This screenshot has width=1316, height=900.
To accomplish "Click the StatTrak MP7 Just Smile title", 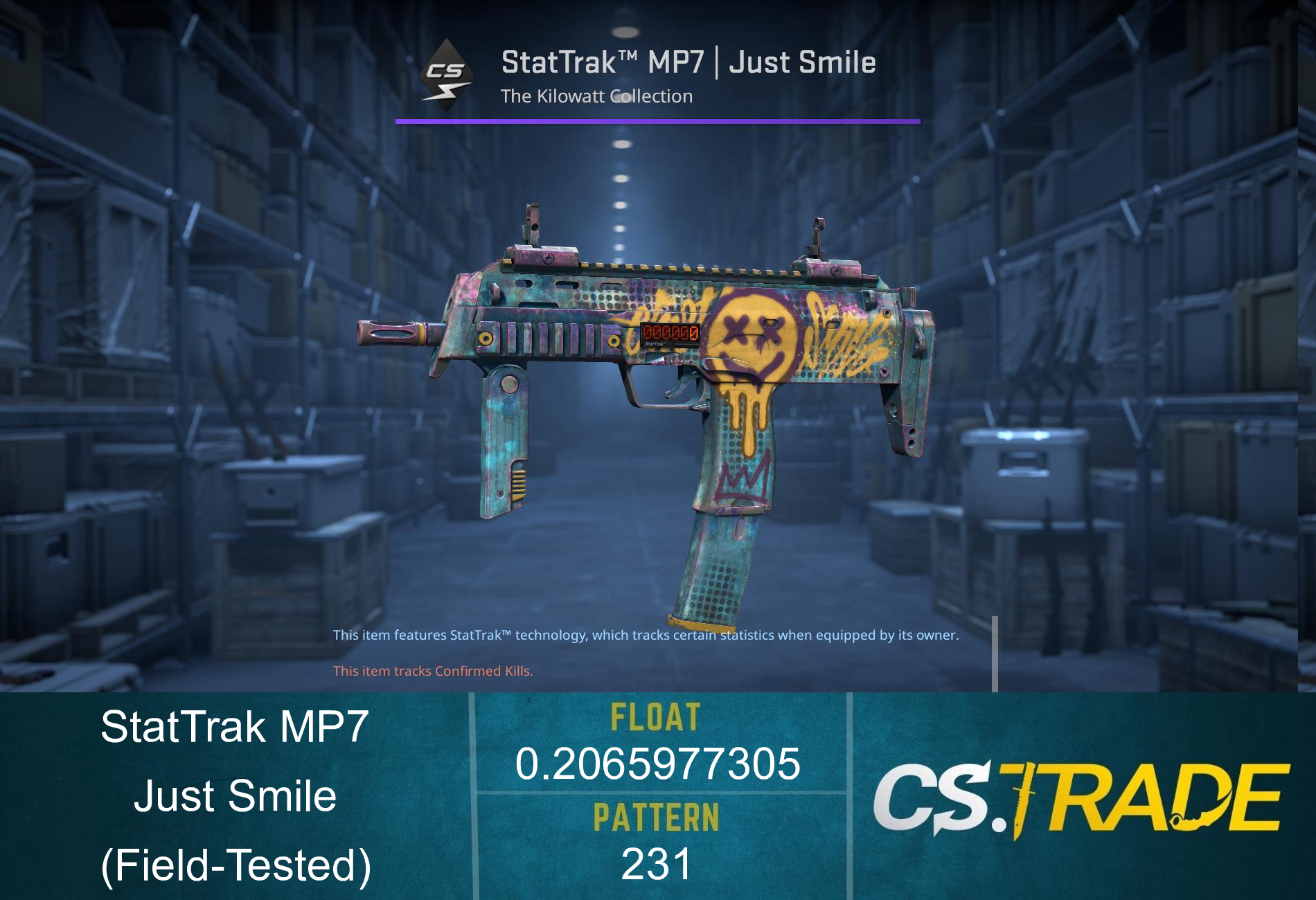I will (x=688, y=62).
